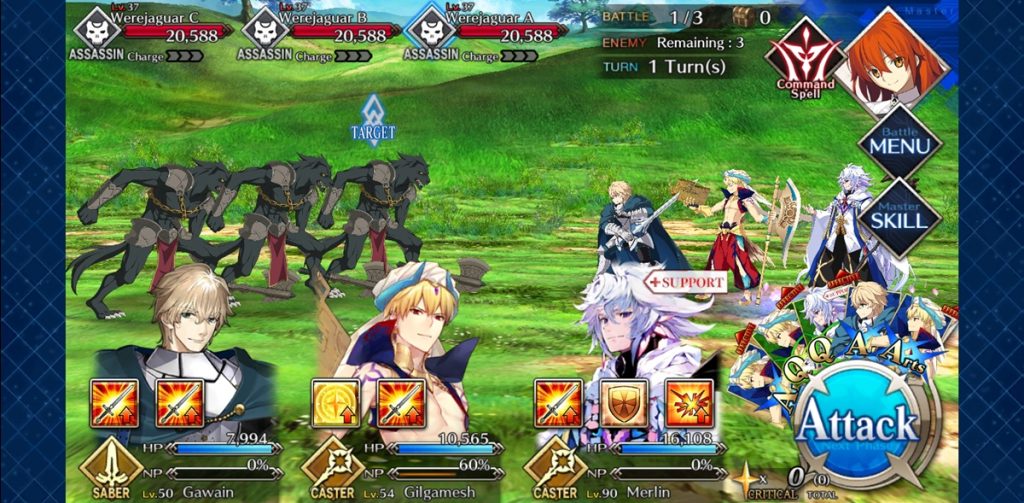Activate Merlin's orange burst skill
The image size is (1024, 503).
point(689,404)
